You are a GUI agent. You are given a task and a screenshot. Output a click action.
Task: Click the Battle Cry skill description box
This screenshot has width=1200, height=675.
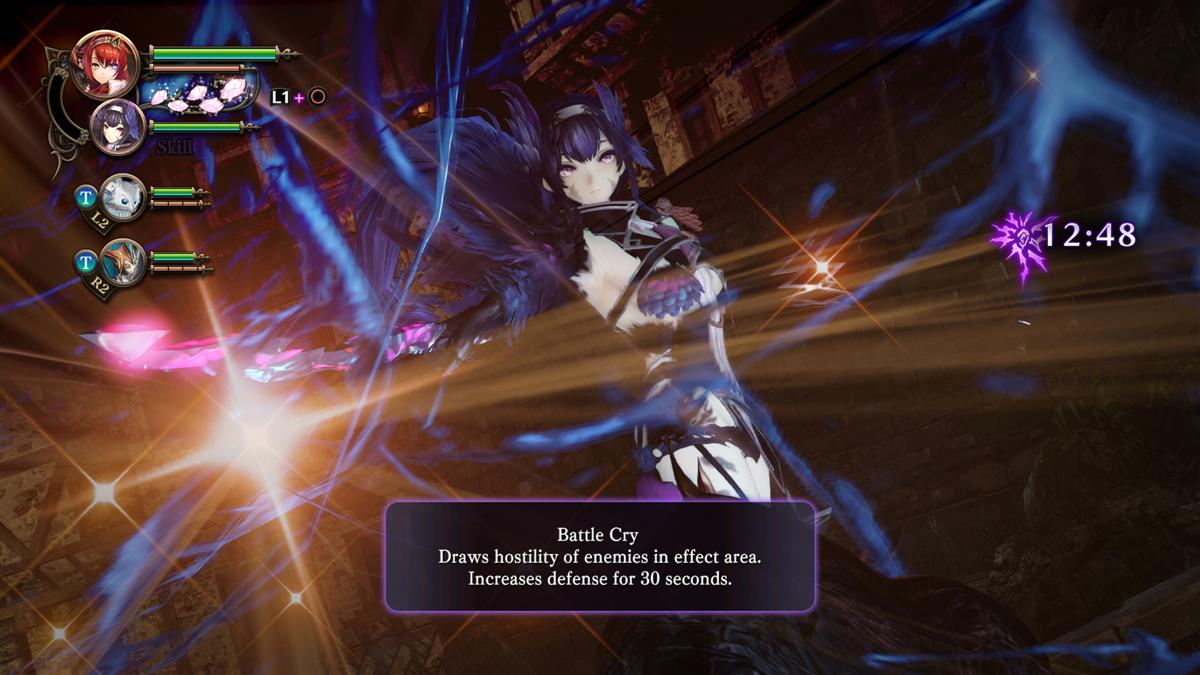(x=600, y=556)
